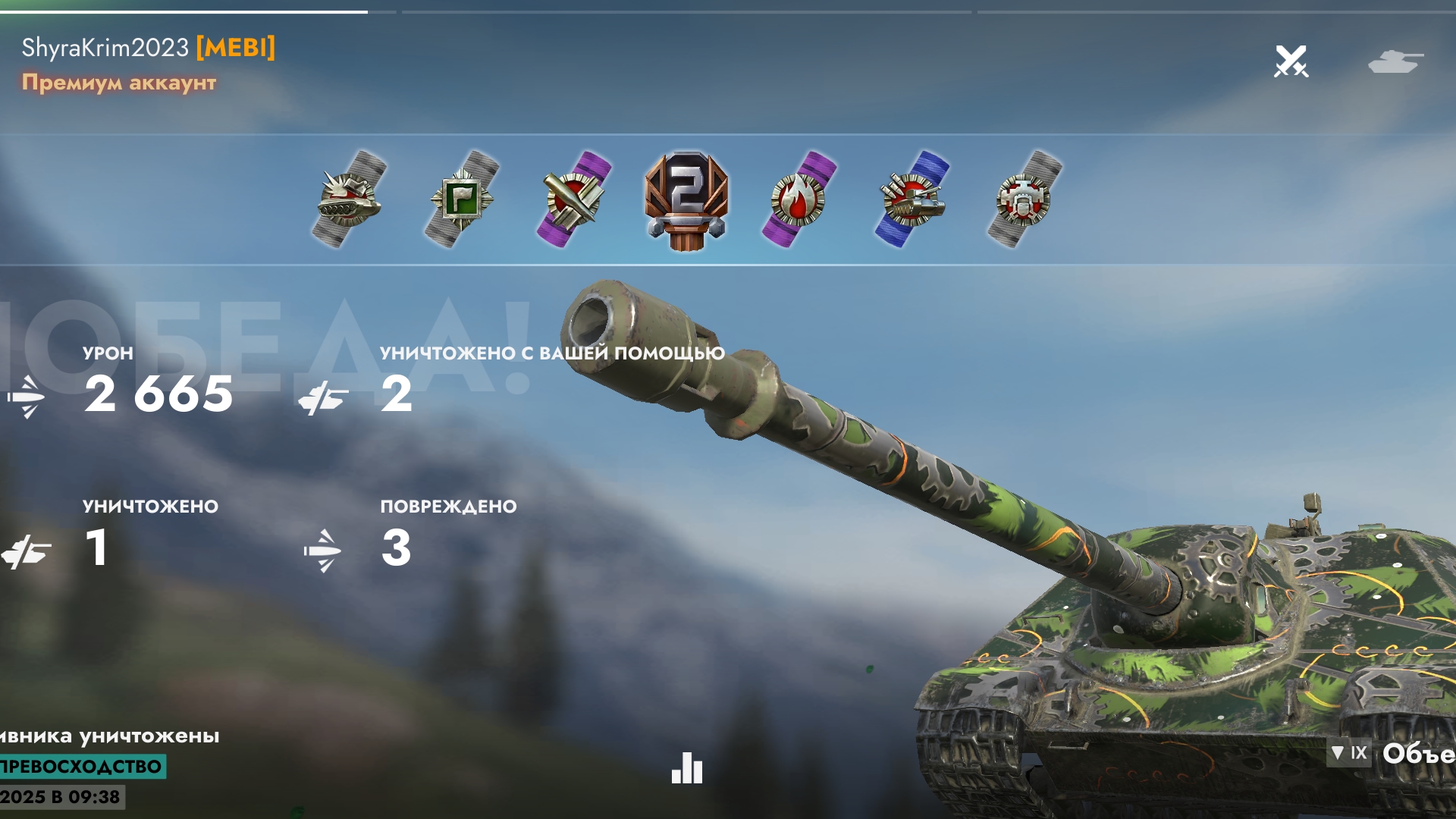The height and width of the screenshot is (819, 1456).
Task: Inspect the silver-ribbon medal with the white emblem
Action: click(1024, 199)
